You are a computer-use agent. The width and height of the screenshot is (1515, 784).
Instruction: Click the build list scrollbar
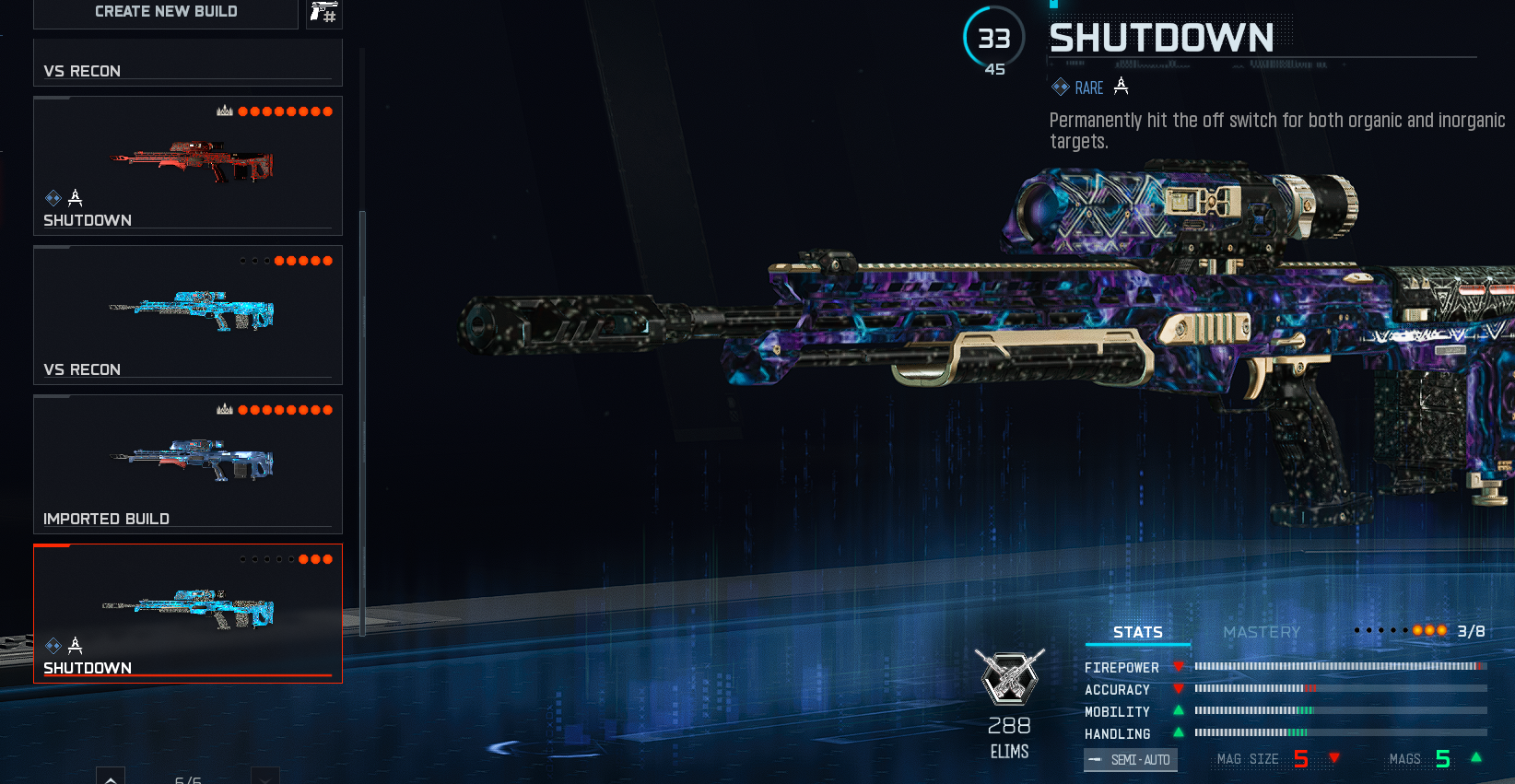362,424
